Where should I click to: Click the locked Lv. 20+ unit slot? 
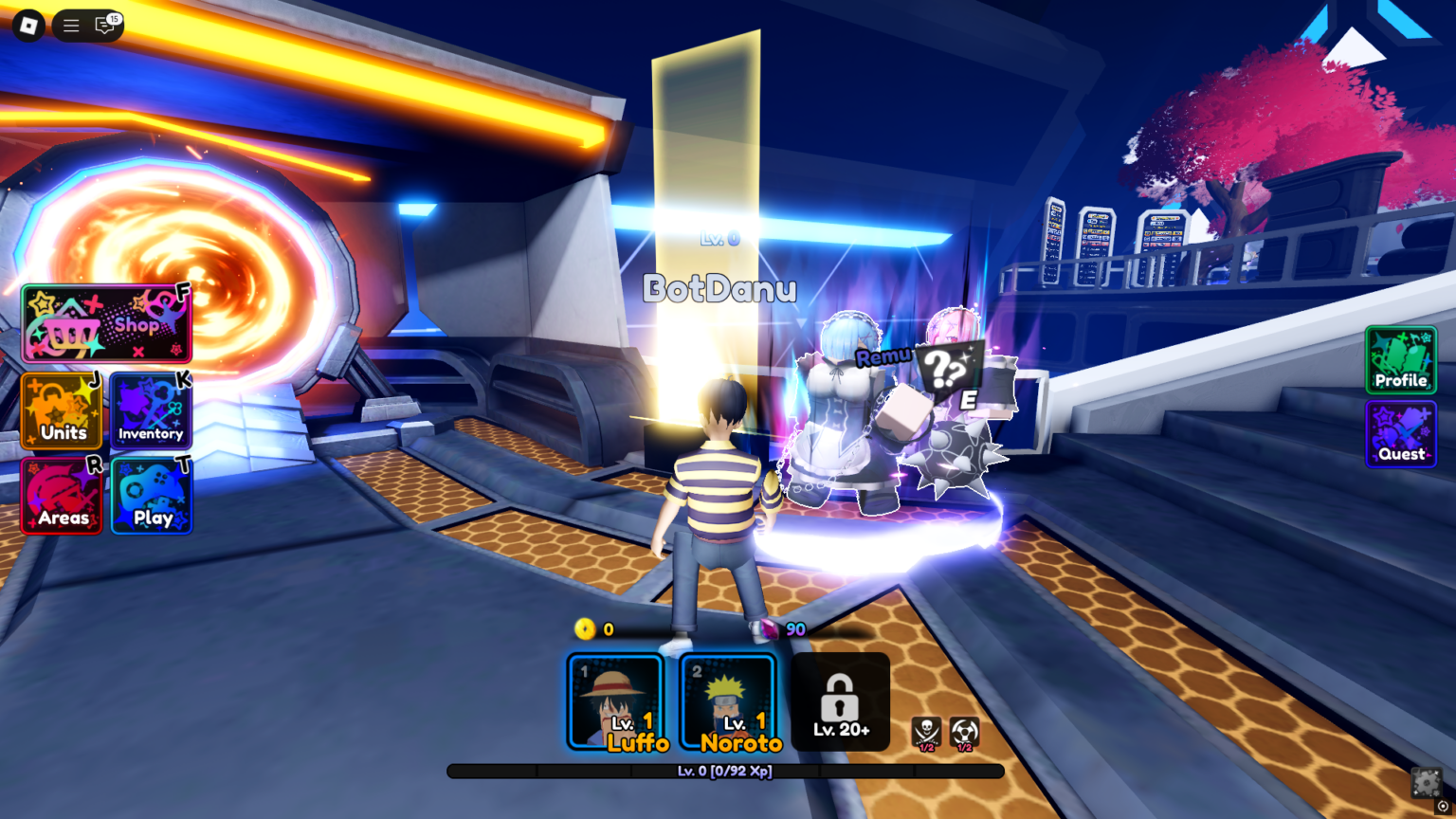pos(840,701)
